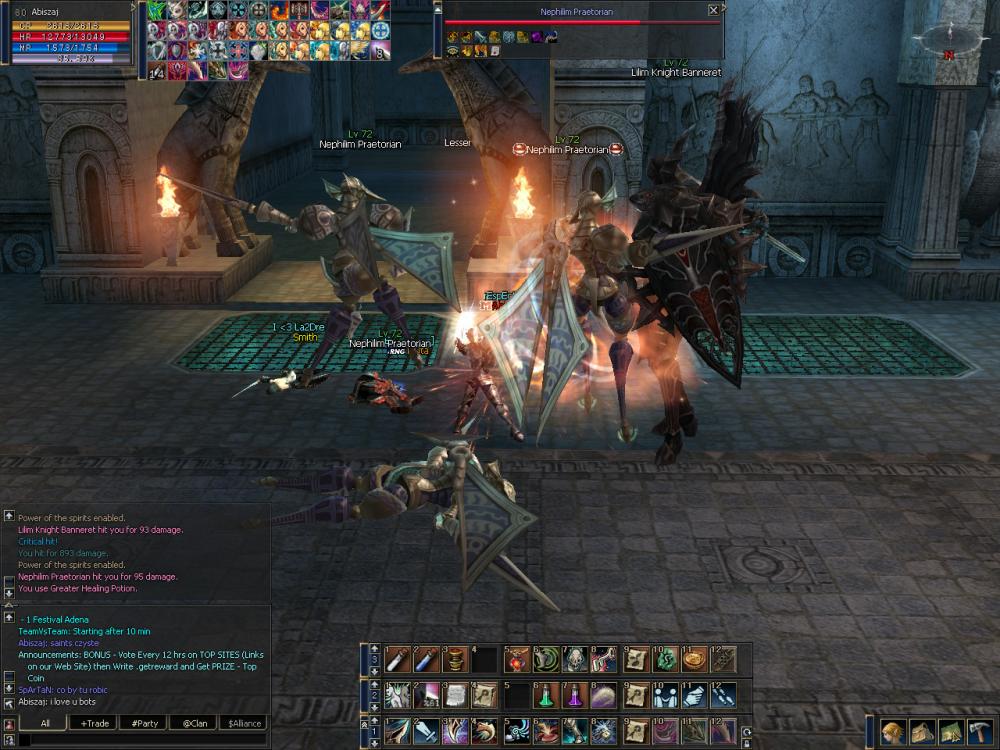Show the $Alliance chat tab

click(x=244, y=723)
